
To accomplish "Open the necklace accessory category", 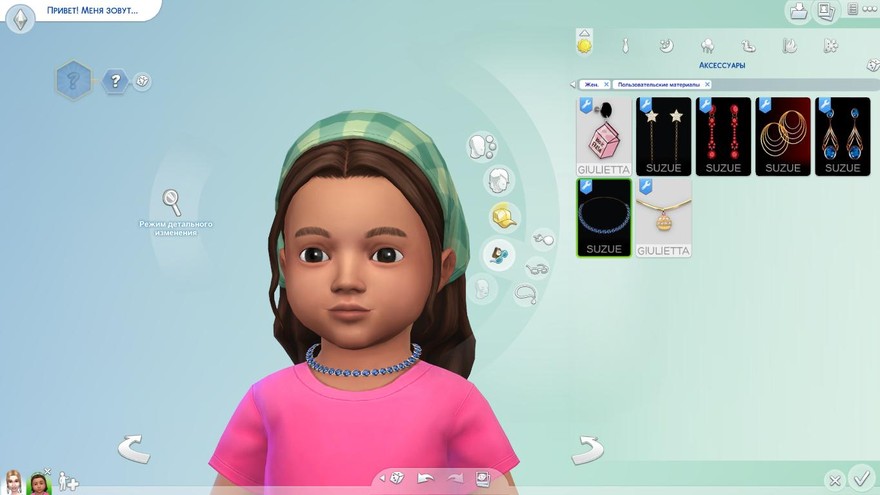I will click(x=526, y=294).
